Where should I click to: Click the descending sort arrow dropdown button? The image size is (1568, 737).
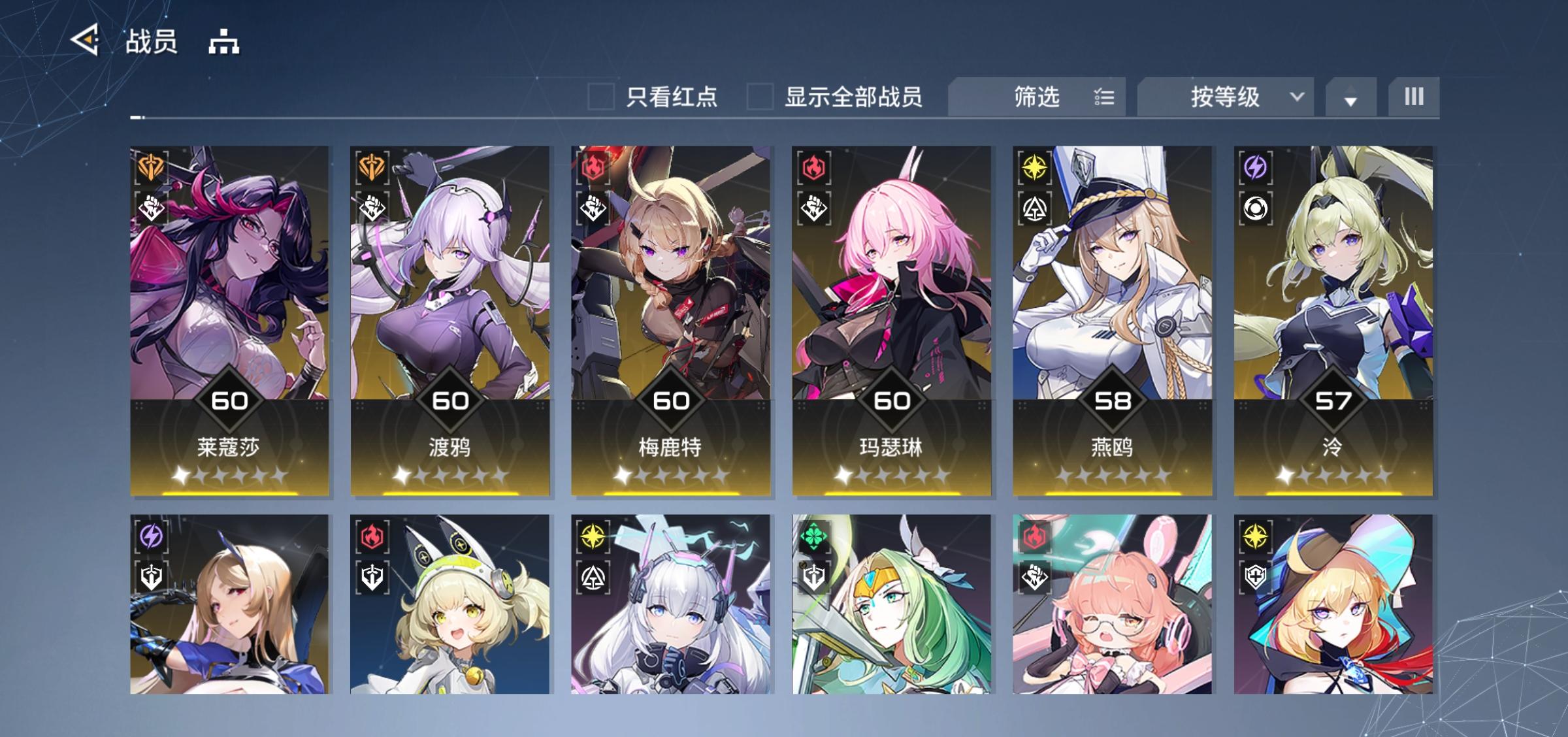pos(1350,97)
